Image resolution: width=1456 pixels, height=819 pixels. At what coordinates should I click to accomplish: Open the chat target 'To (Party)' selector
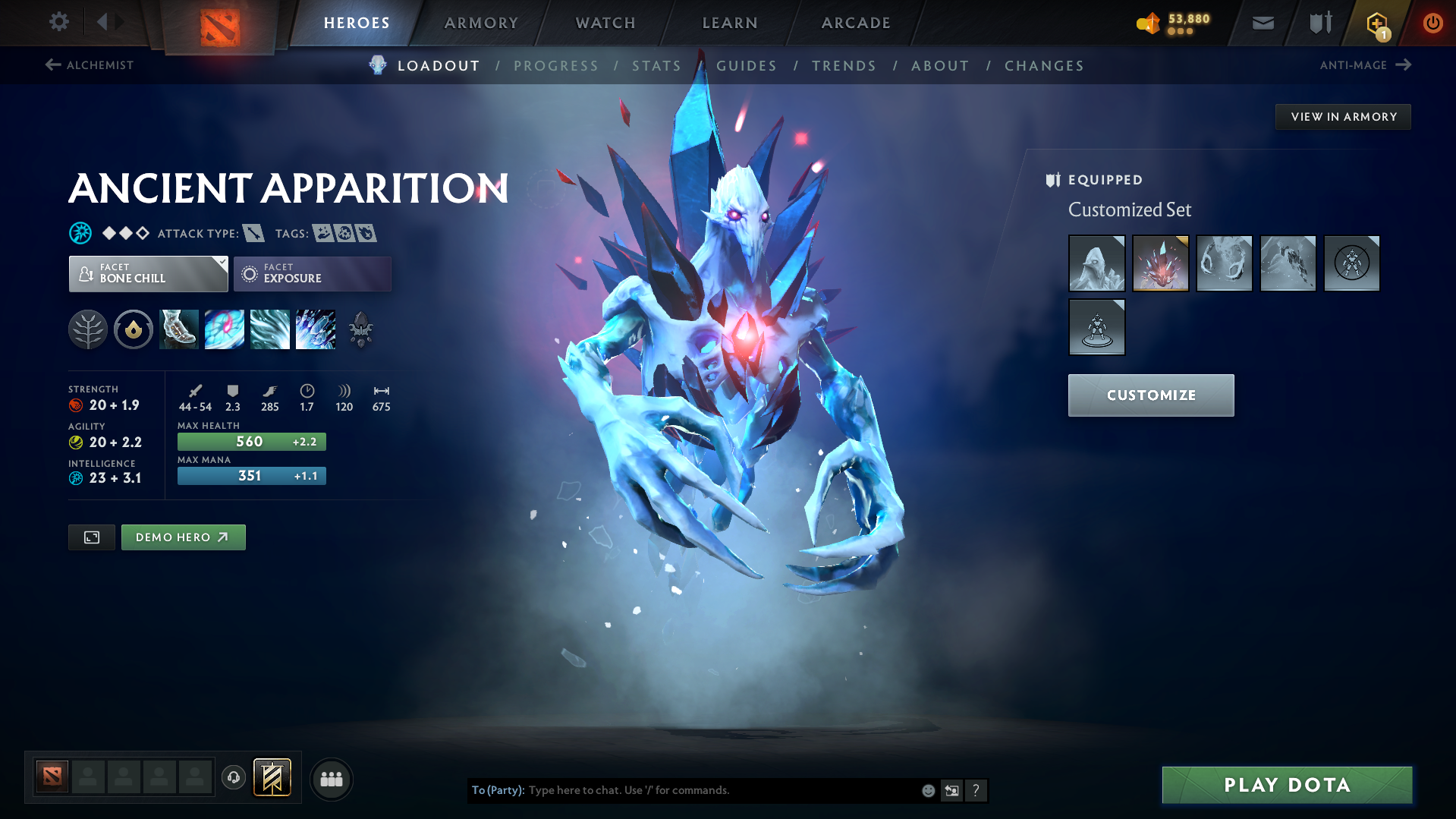497,790
